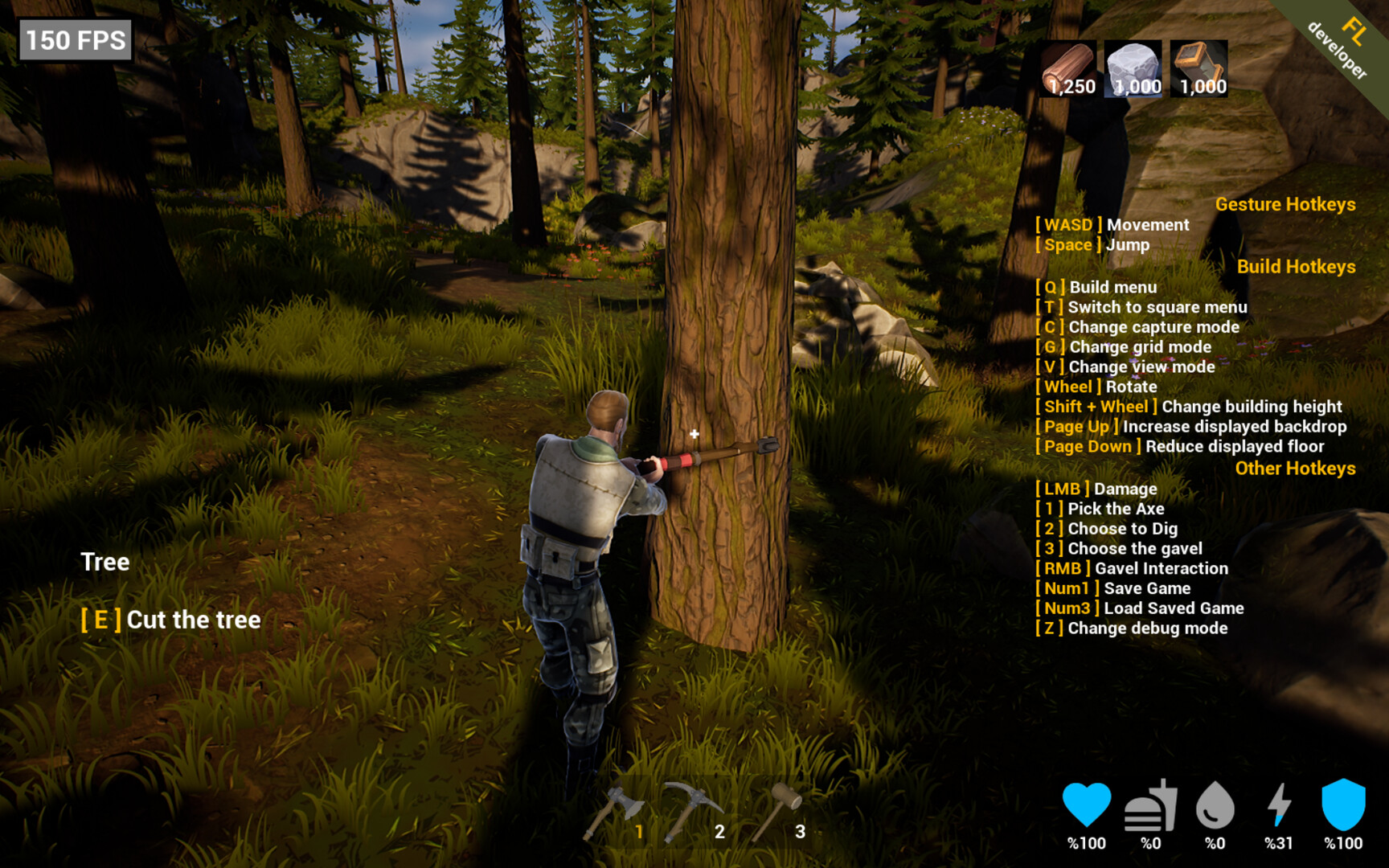Click the Gesture Hotkeys heading
The height and width of the screenshot is (868, 1389).
pyautogui.click(x=1286, y=204)
